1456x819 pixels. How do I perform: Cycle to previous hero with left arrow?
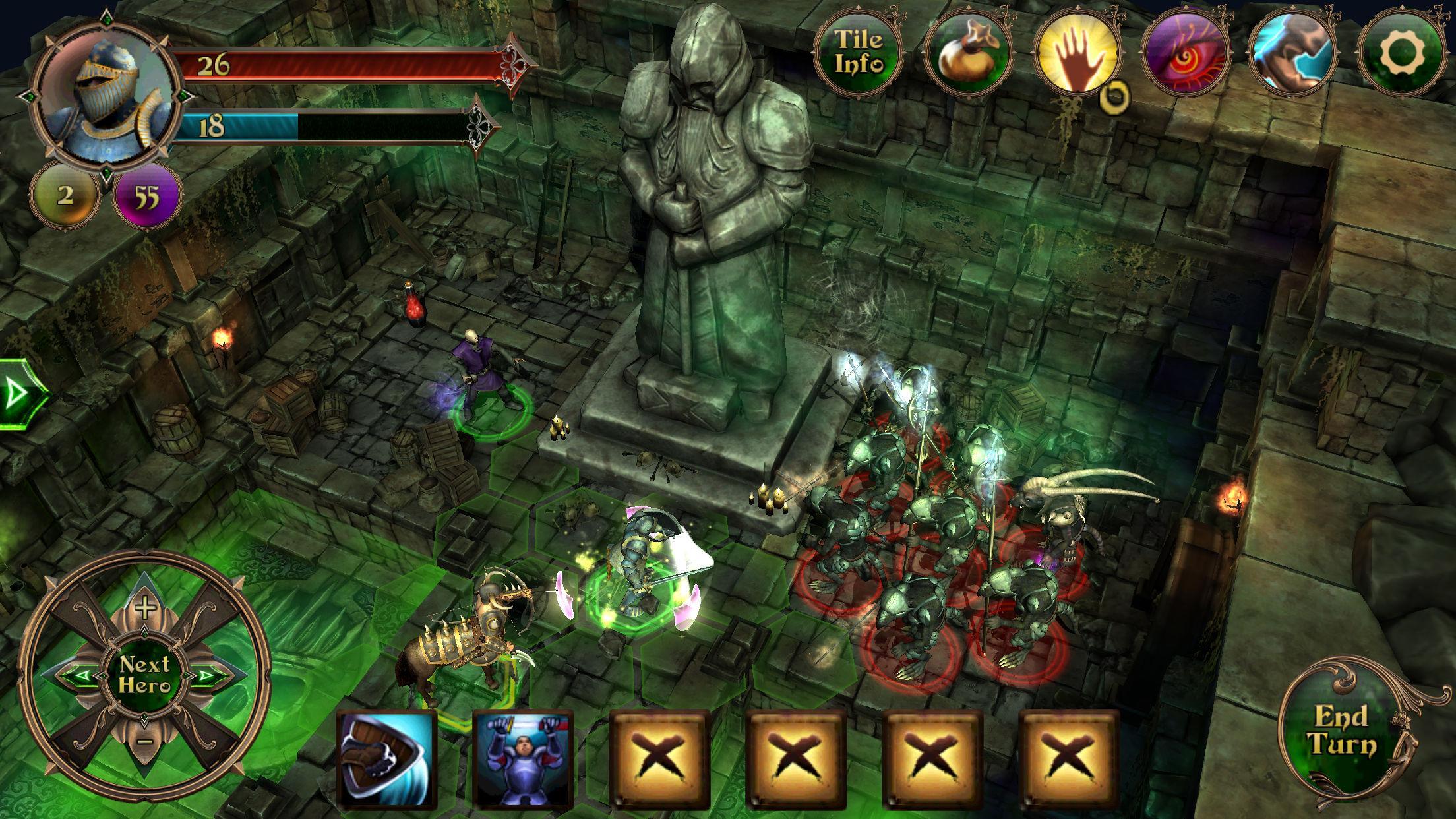pyautogui.click(x=78, y=675)
